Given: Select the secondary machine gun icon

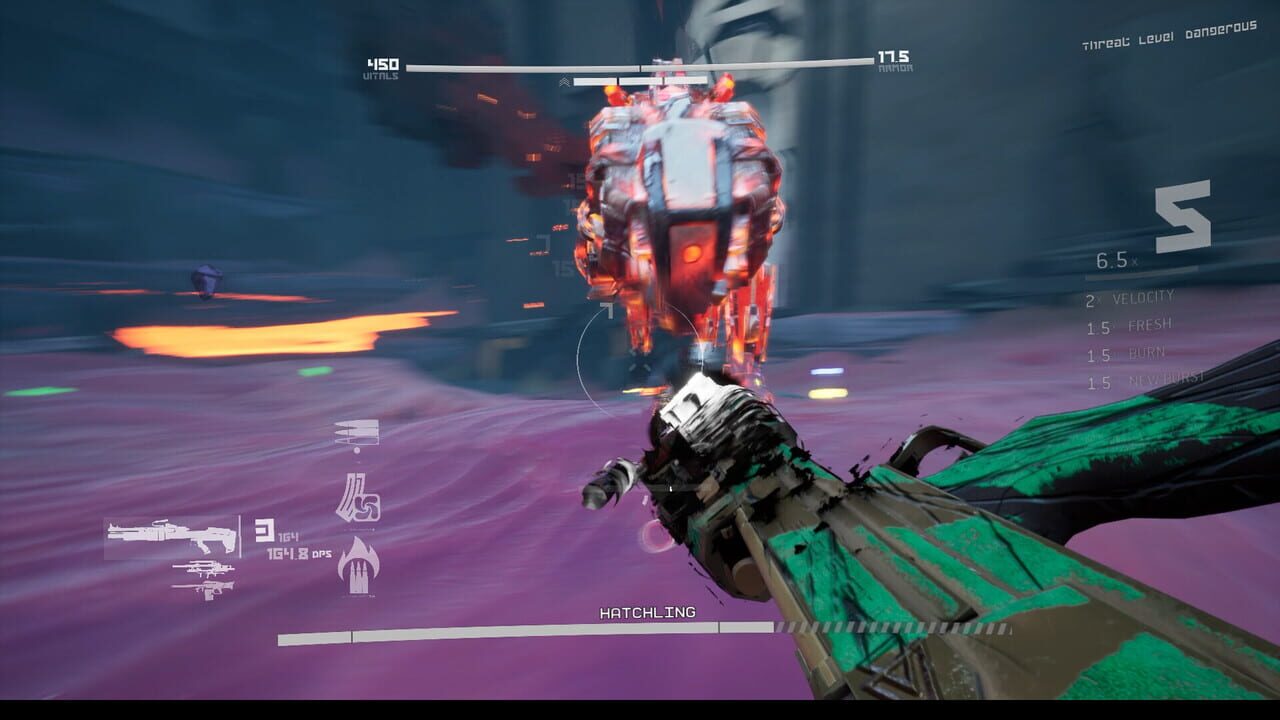Looking at the screenshot, I should point(205,567).
